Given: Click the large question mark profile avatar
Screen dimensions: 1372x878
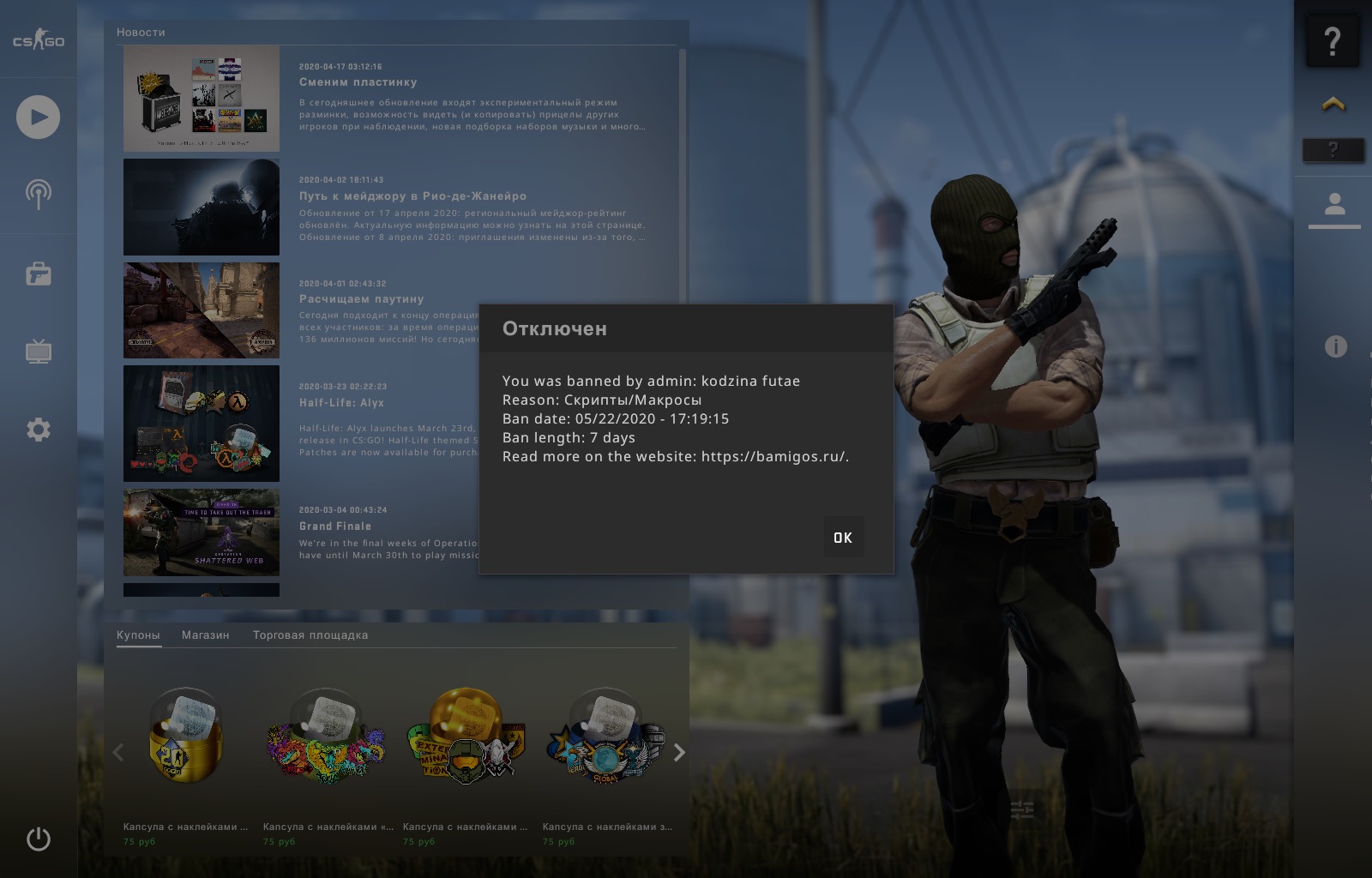Looking at the screenshot, I should [x=1332, y=41].
